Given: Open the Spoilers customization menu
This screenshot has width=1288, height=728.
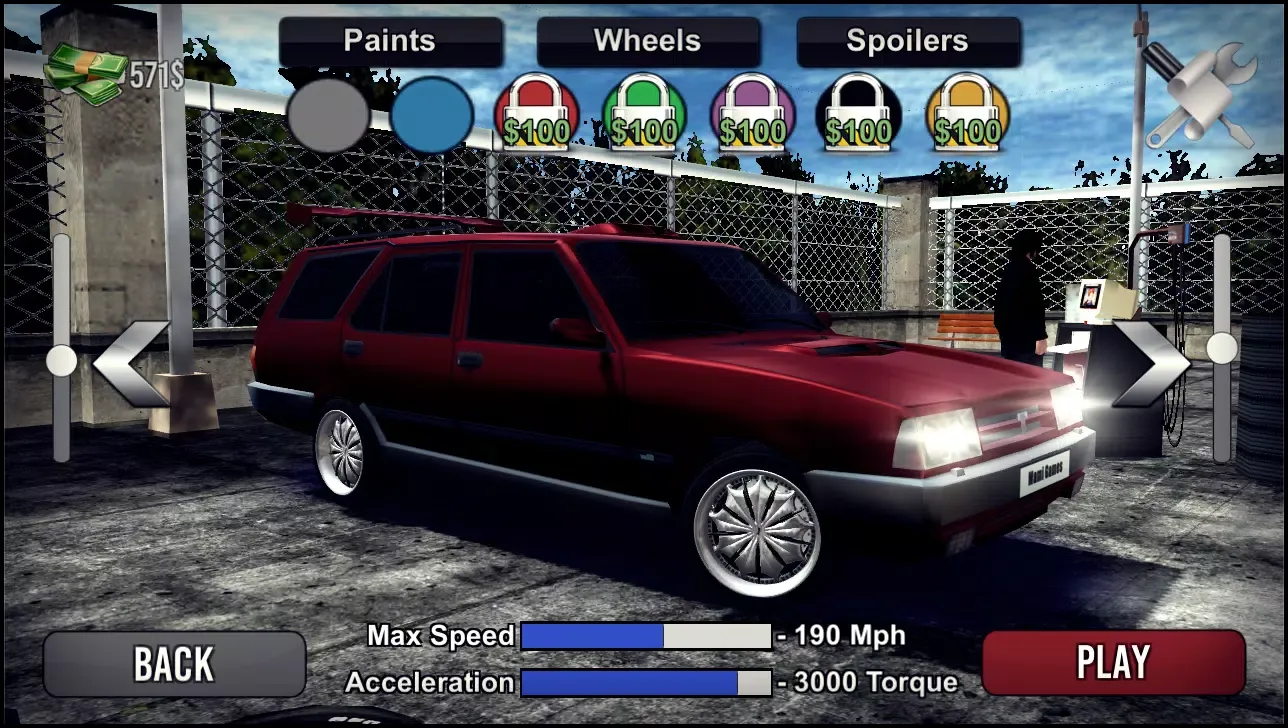Looking at the screenshot, I should pos(906,41).
